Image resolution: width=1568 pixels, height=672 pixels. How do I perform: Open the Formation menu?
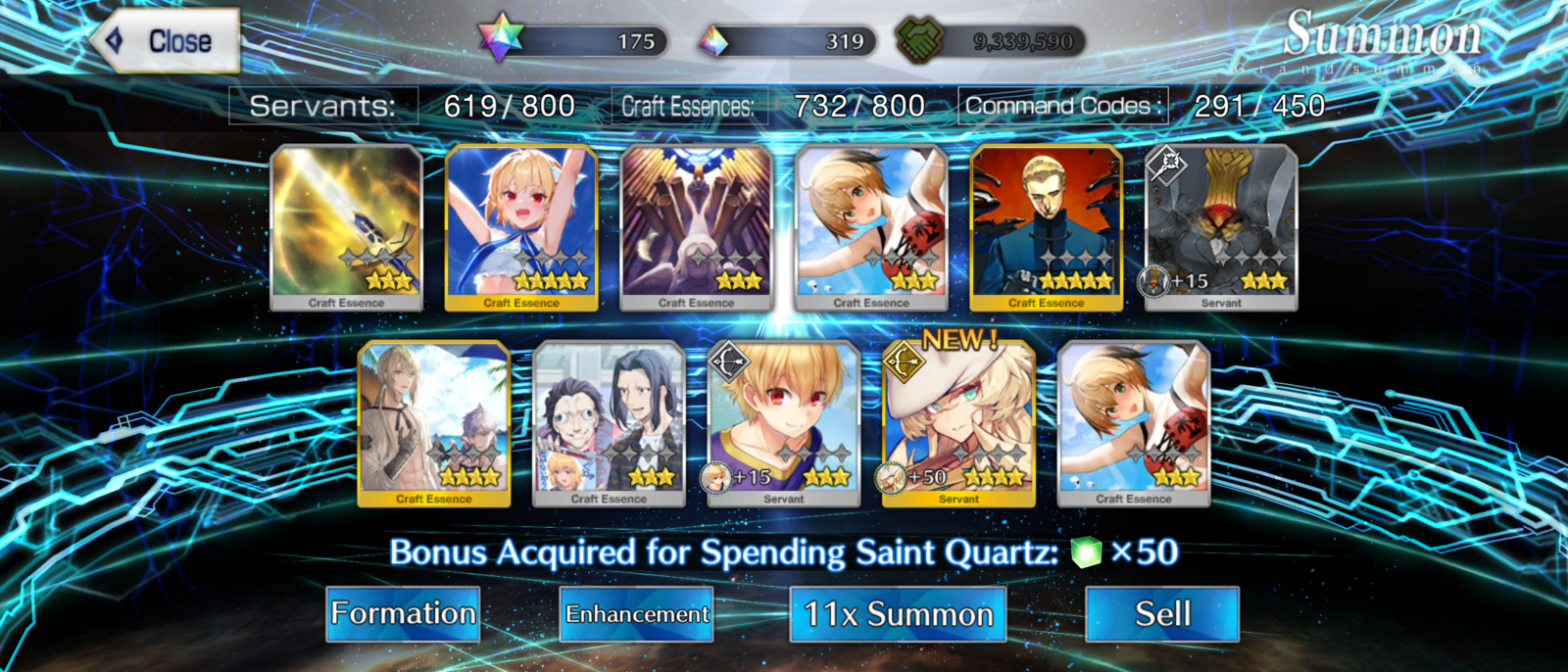click(x=403, y=614)
